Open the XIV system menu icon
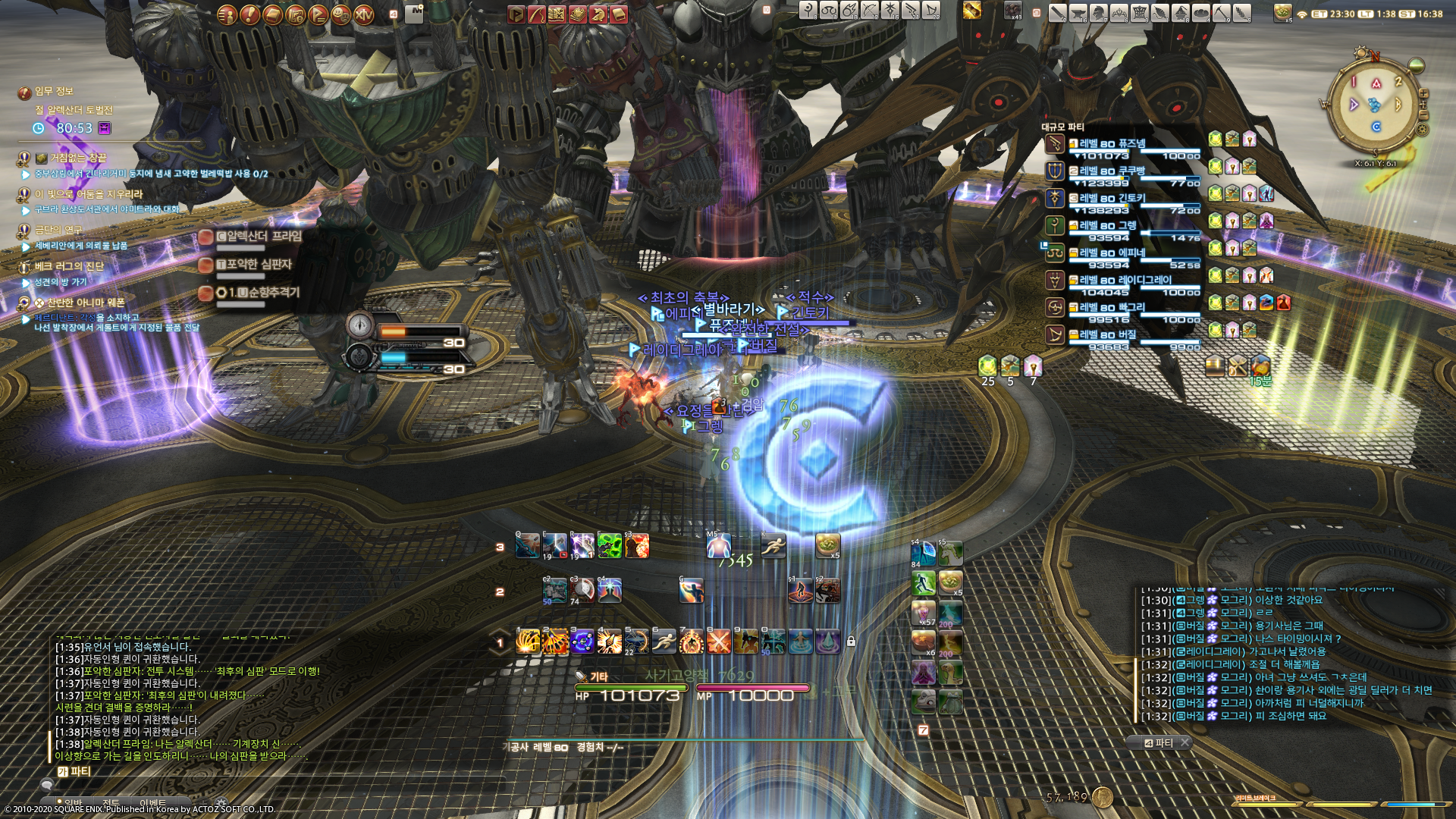Screen dimensions: 1456x819 pyautogui.click(x=364, y=14)
